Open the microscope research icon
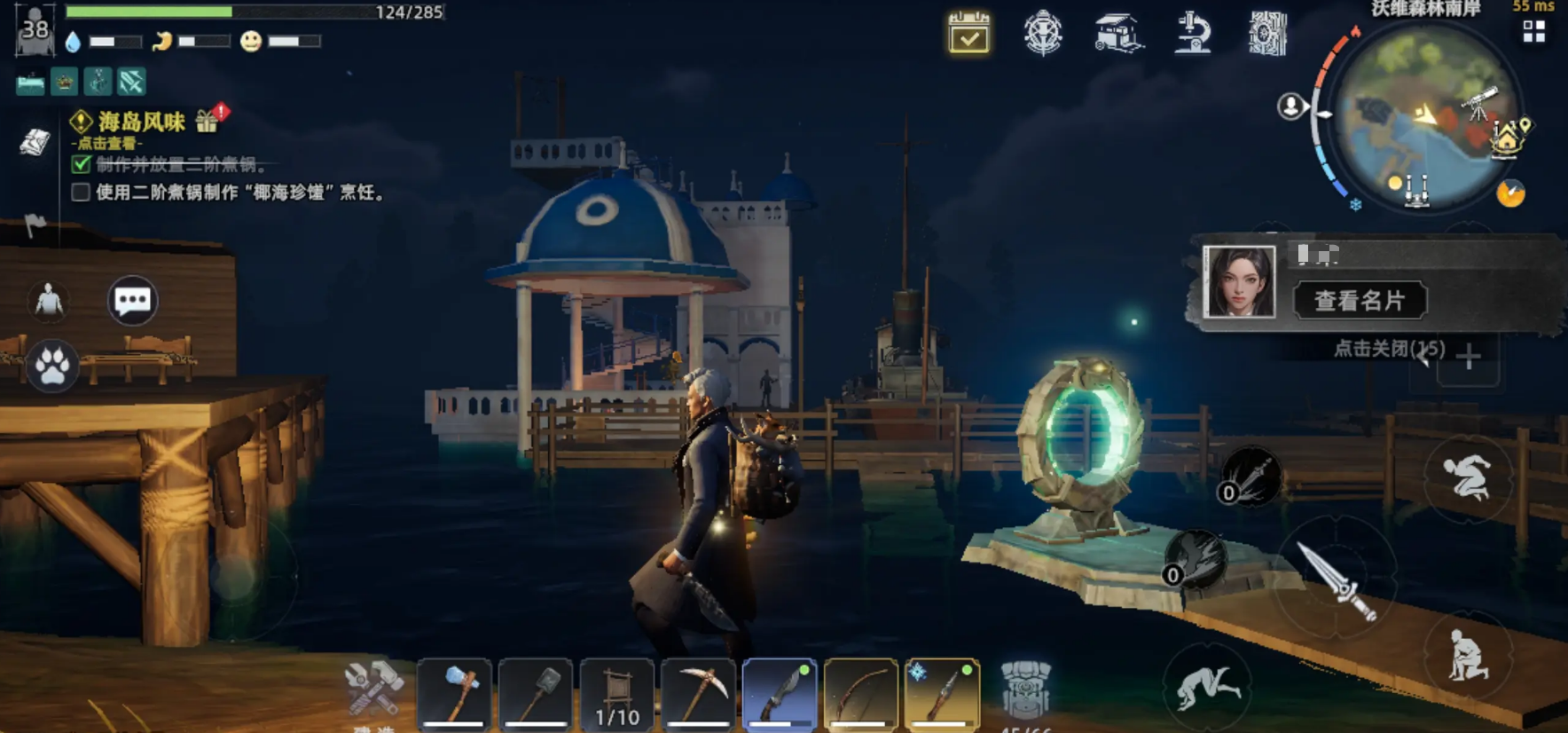The height and width of the screenshot is (733, 1568). (x=1193, y=34)
